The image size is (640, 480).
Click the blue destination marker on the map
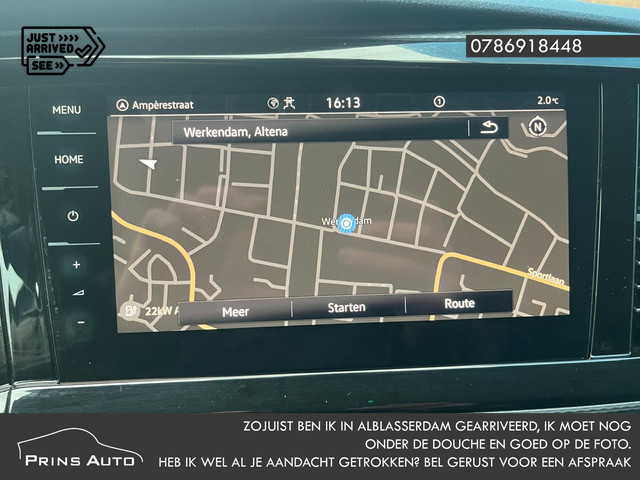(346, 222)
